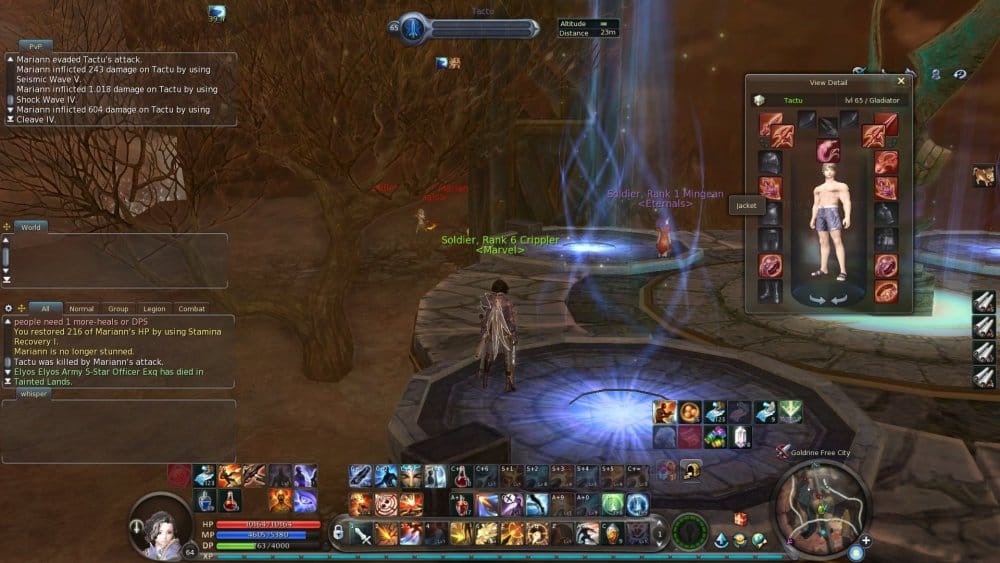This screenshot has width=1000, height=563.
Task: Toggle the hotbar lock padlock icon
Action: point(339,534)
